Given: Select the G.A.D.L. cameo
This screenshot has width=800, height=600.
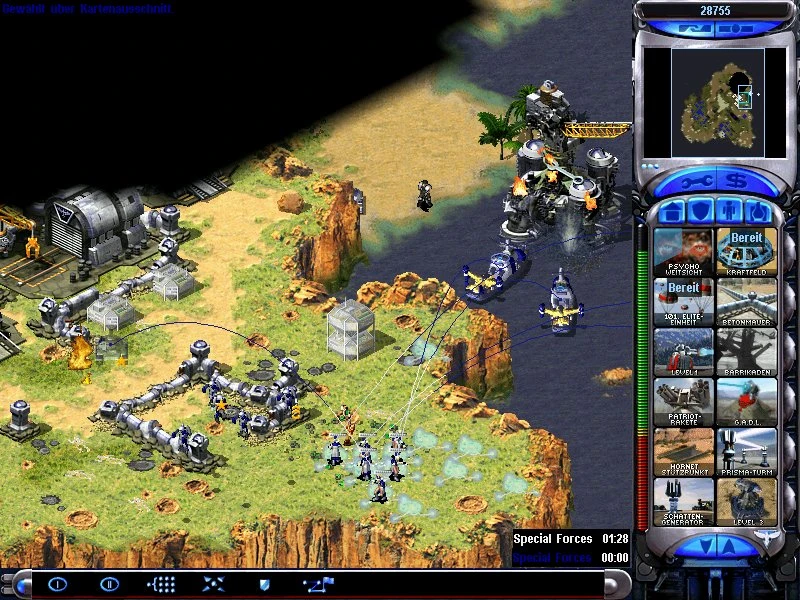Looking at the screenshot, I should pyautogui.click(x=746, y=402).
